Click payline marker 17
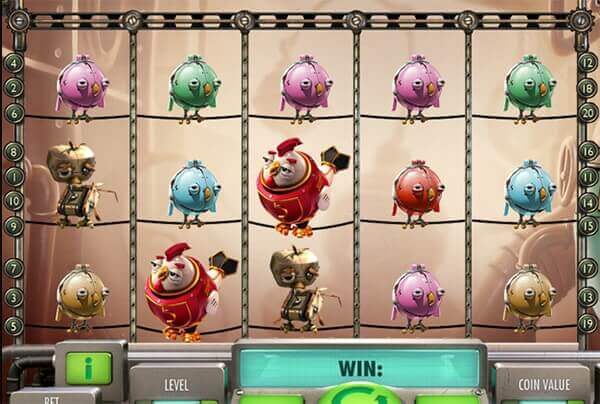The height and width of the screenshot is (404, 600). pos(588,268)
